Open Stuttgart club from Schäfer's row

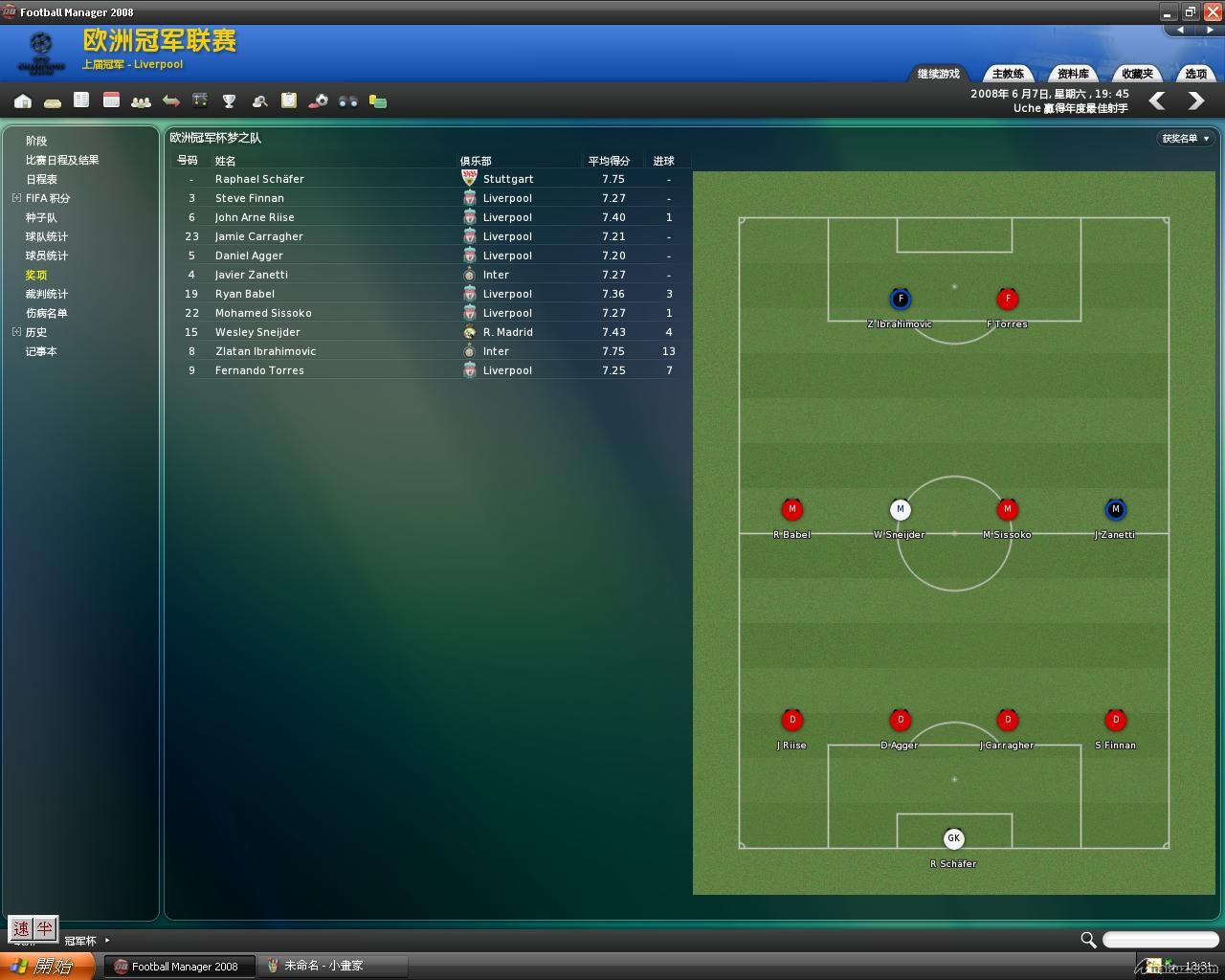[508, 179]
